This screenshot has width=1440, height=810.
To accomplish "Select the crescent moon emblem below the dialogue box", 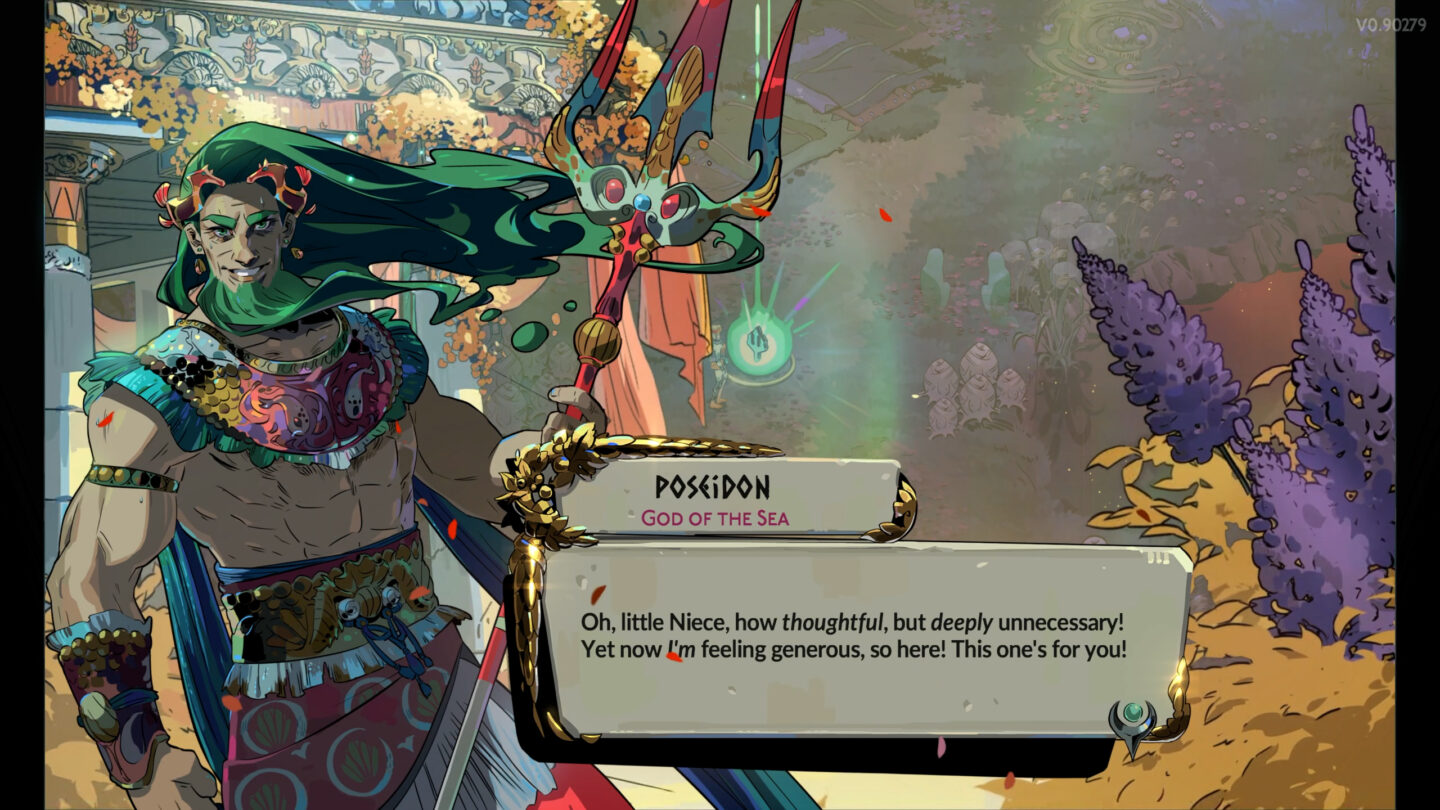I will pyautogui.click(x=1130, y=718).
